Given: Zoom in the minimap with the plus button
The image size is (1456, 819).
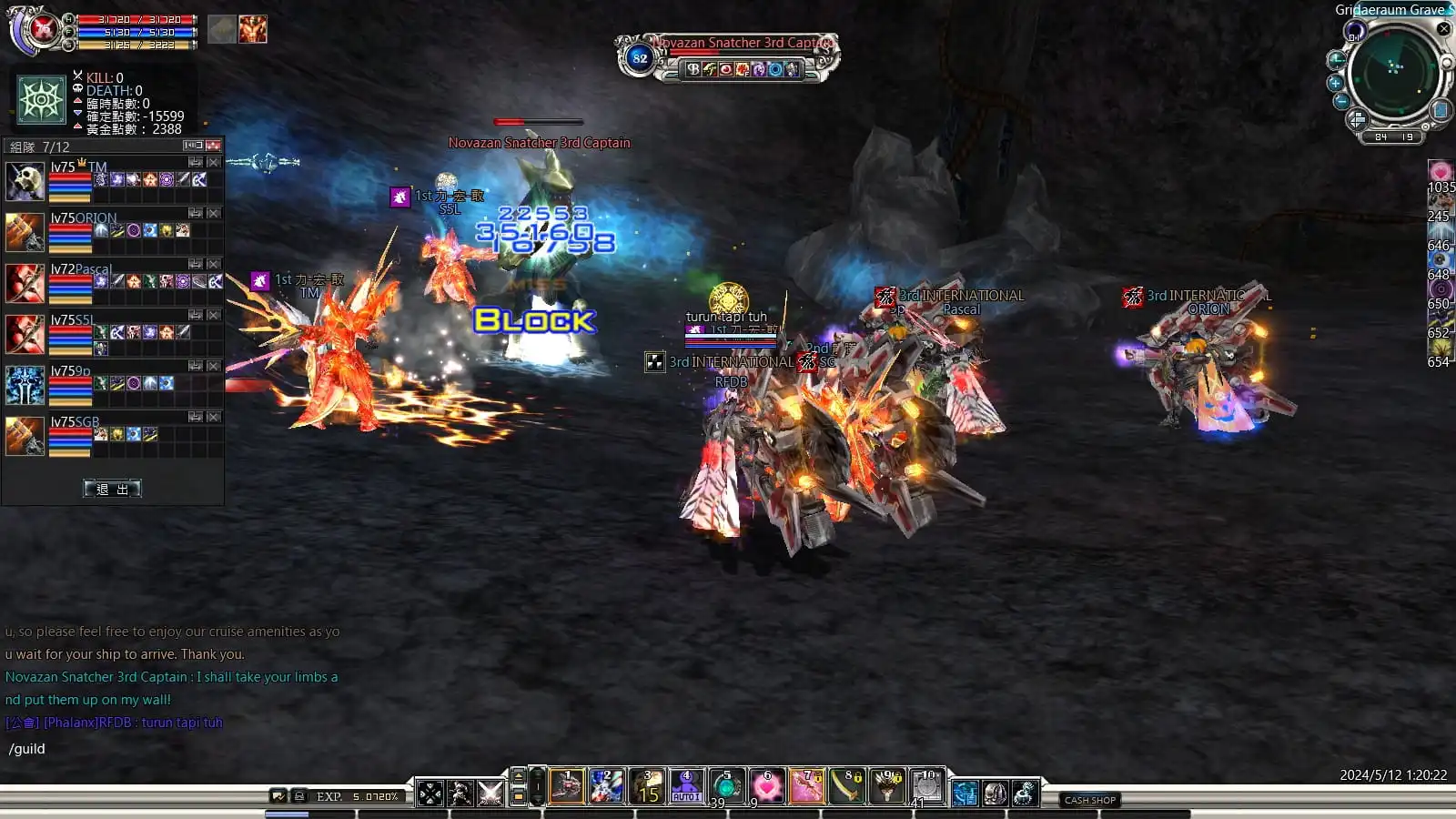Looking at the screenshot, I should click(1335, 83).
